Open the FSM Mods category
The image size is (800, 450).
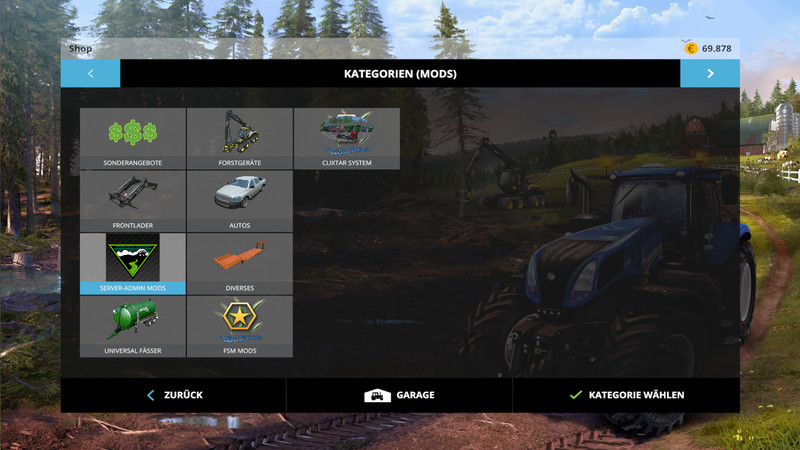[239, 326]
